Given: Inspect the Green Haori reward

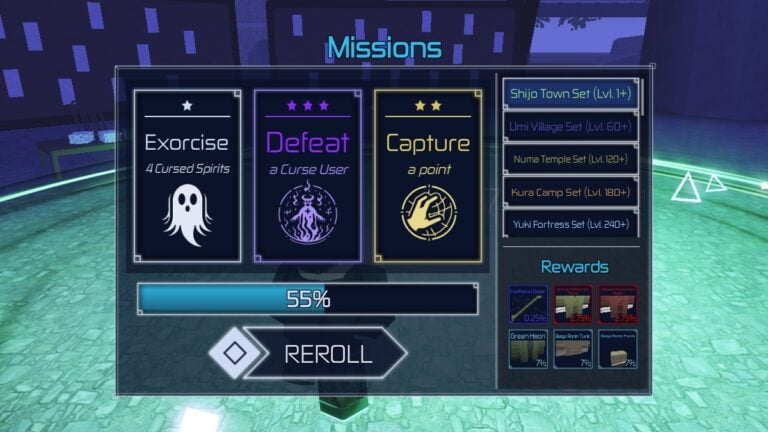Looking at the screenshot, I should coord(527,349).
